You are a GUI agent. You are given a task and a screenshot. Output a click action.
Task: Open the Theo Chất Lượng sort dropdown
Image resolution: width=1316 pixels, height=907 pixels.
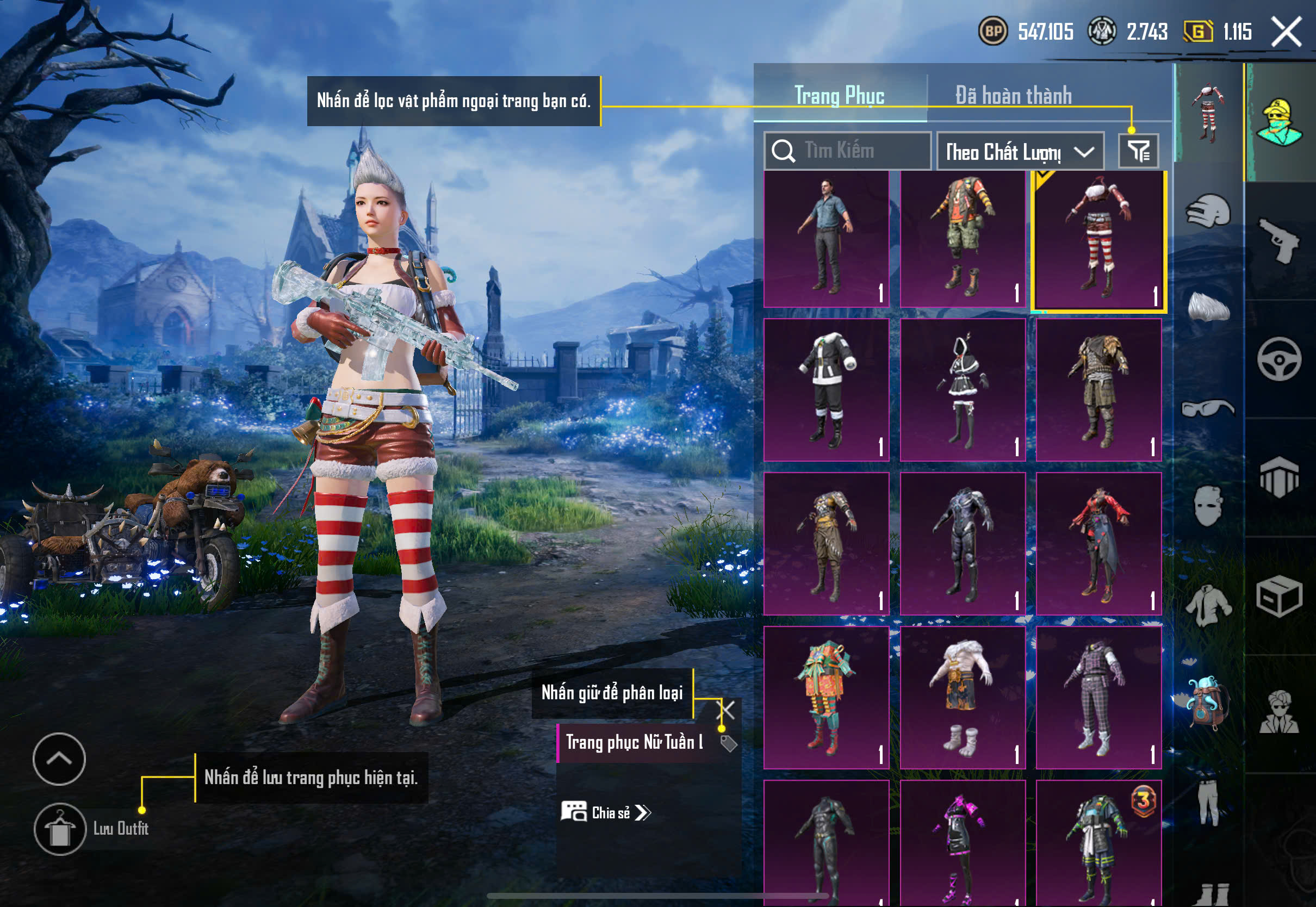[x=1020, y=152]
